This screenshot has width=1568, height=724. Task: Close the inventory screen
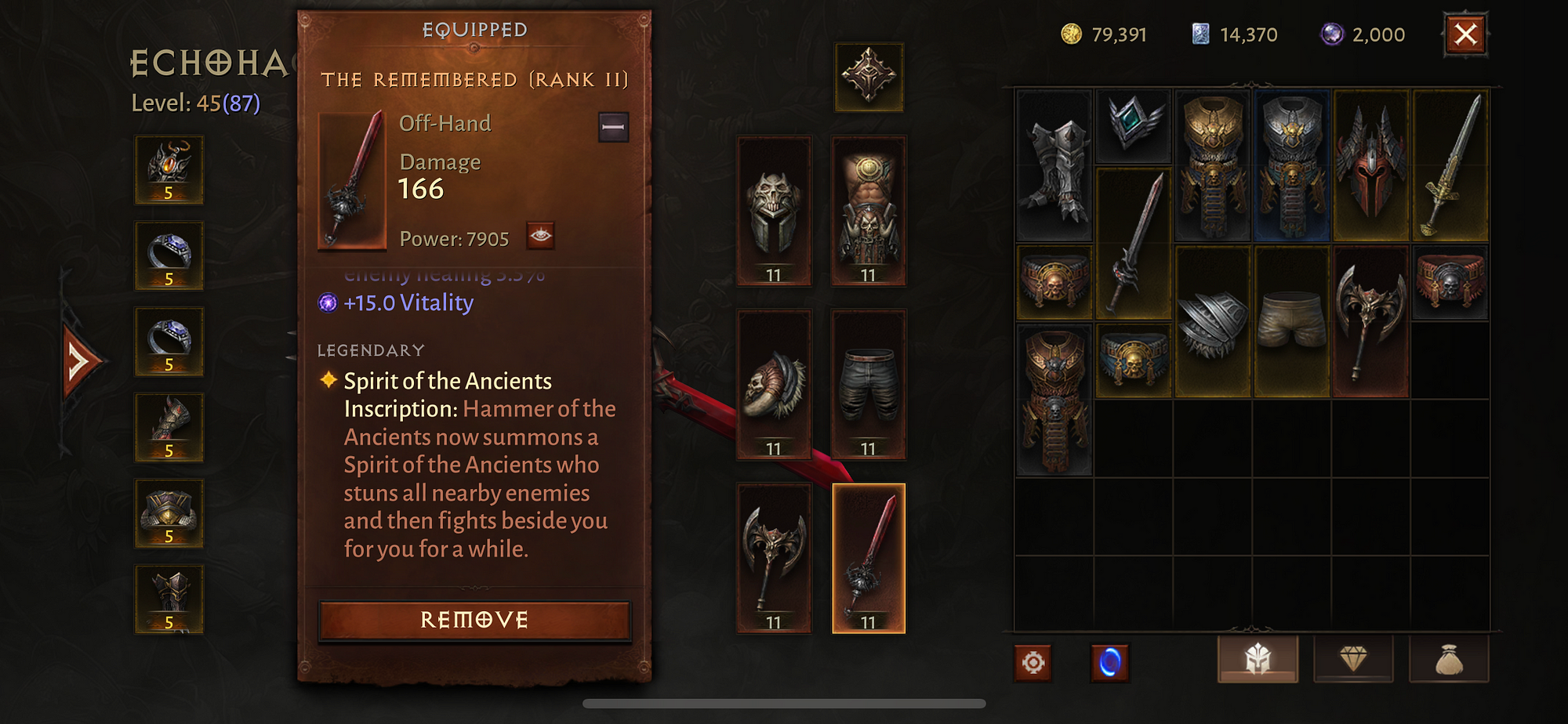[1465, 34]
